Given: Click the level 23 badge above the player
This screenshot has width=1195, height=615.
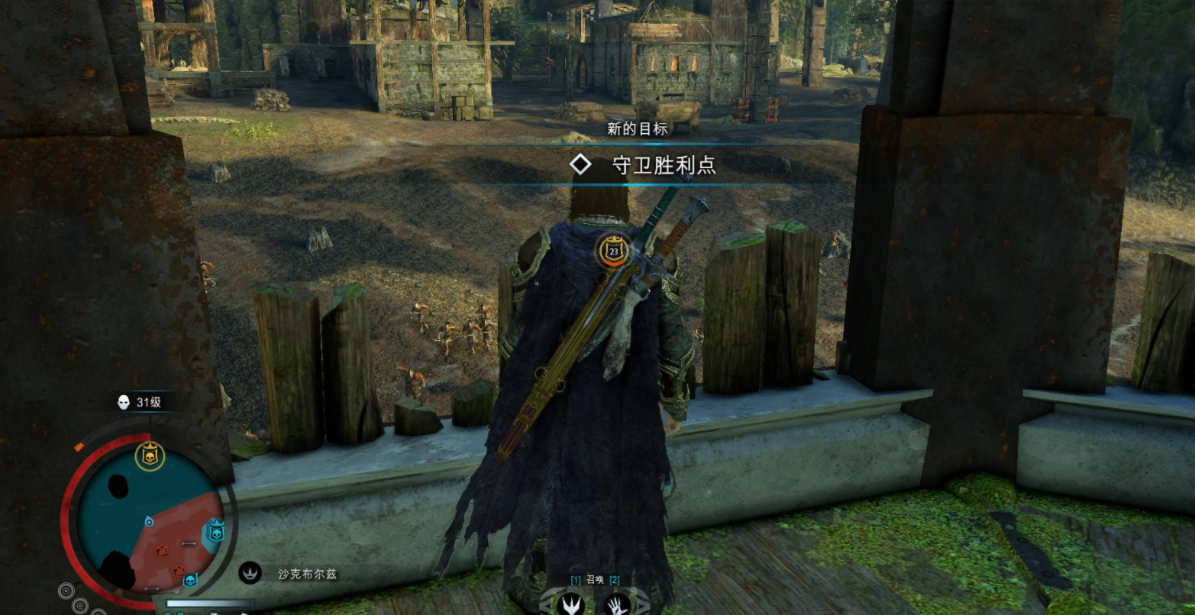Looking at the screenshot, I should coord(614,250).
